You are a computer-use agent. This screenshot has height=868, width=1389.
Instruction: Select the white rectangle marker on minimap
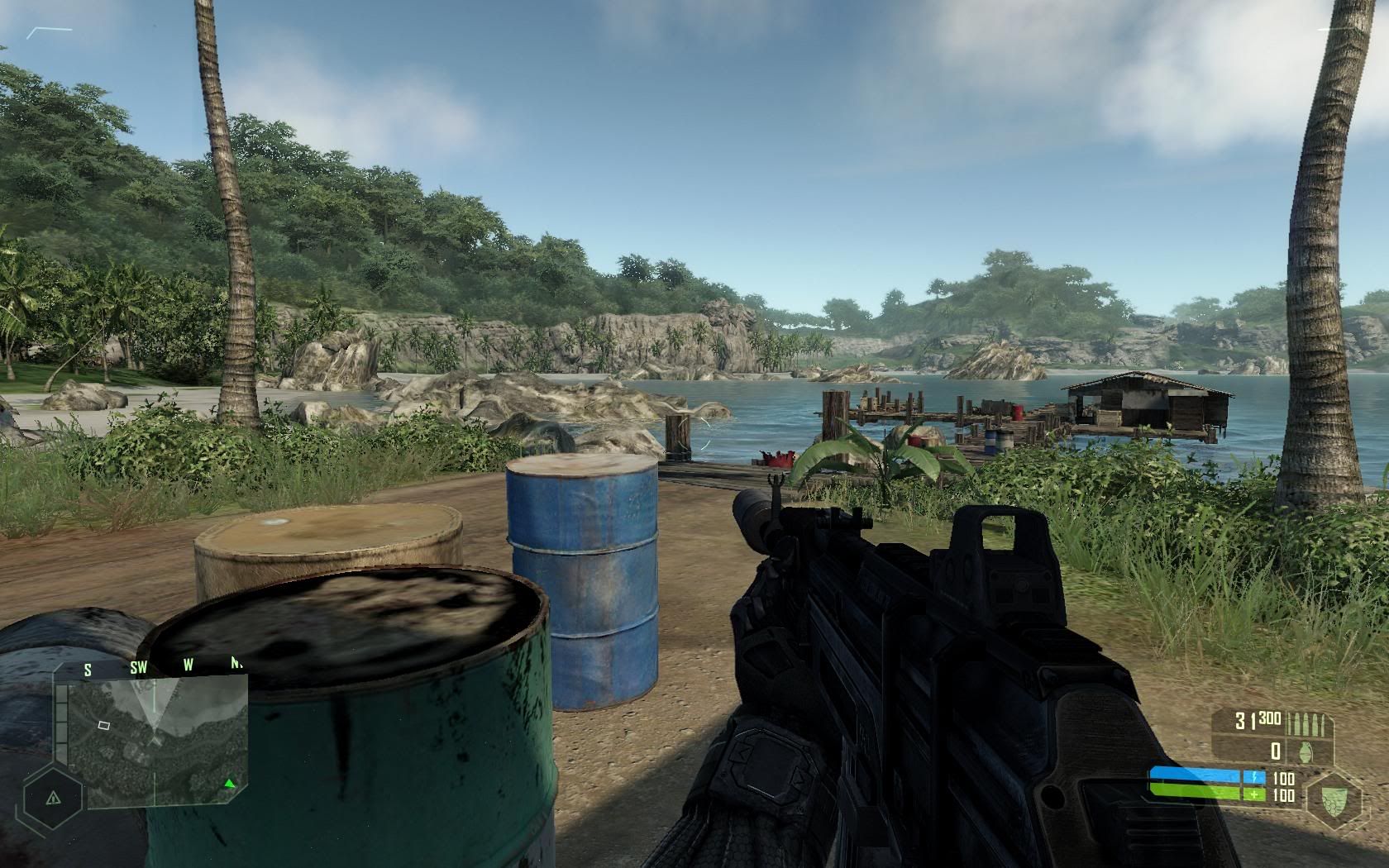(104, 725)
